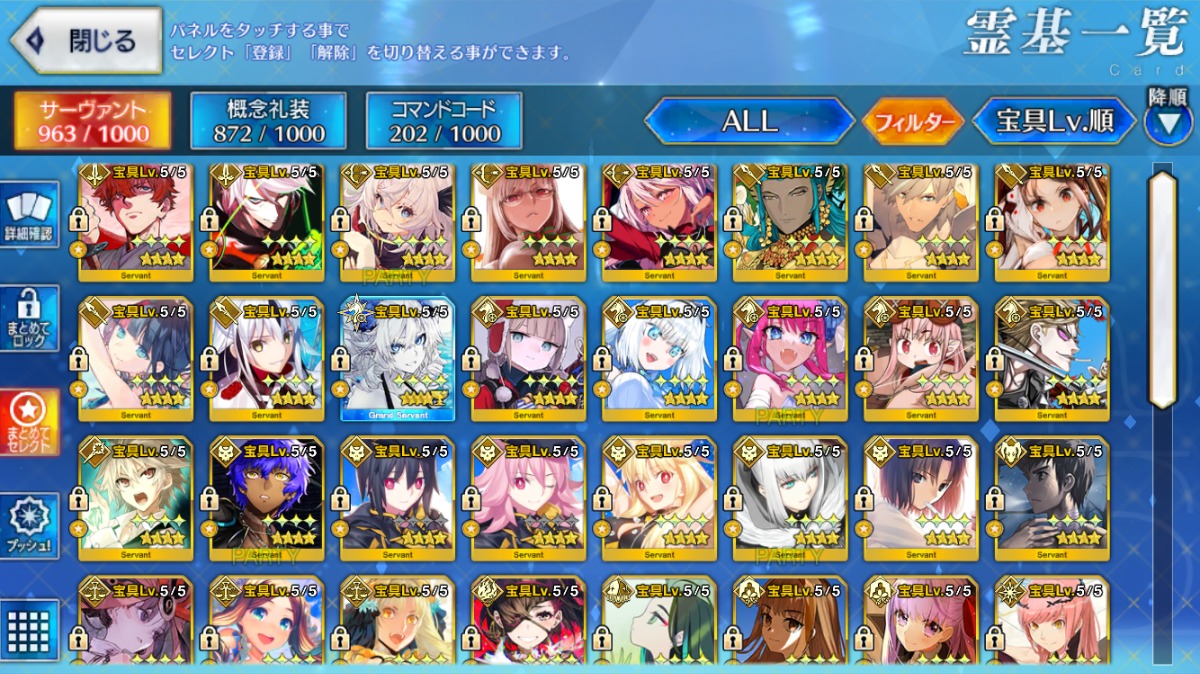This screenshot has width=1200, height=674.
Task: Change the grid layout view icon
Action: pos(29,630)
